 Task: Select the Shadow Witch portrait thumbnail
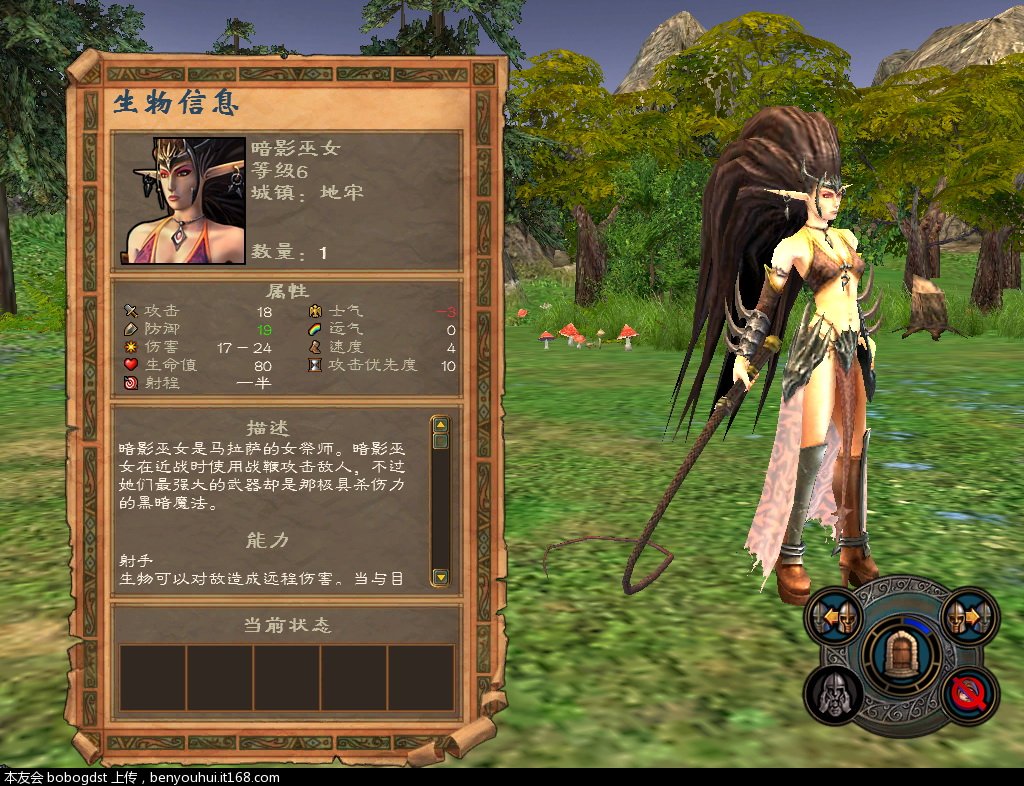(x=185, y=201)
